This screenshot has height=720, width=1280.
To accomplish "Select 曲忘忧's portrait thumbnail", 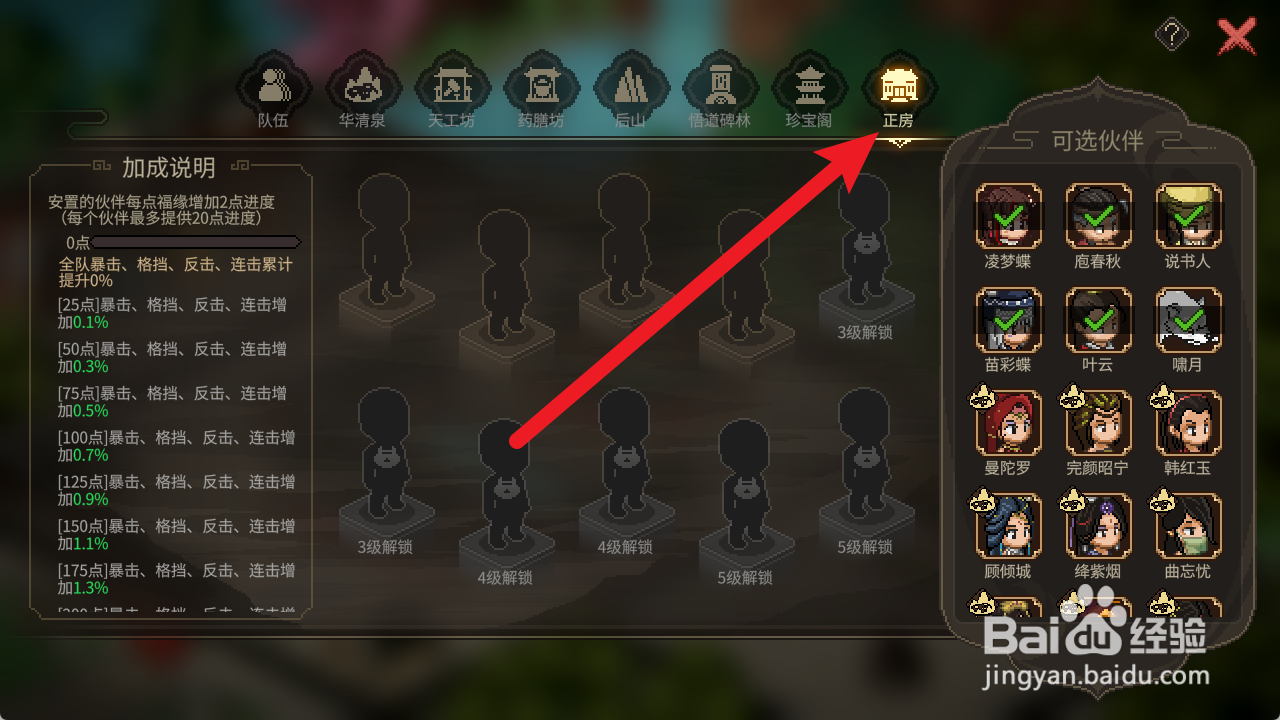I will click(x=1188, y=525).
